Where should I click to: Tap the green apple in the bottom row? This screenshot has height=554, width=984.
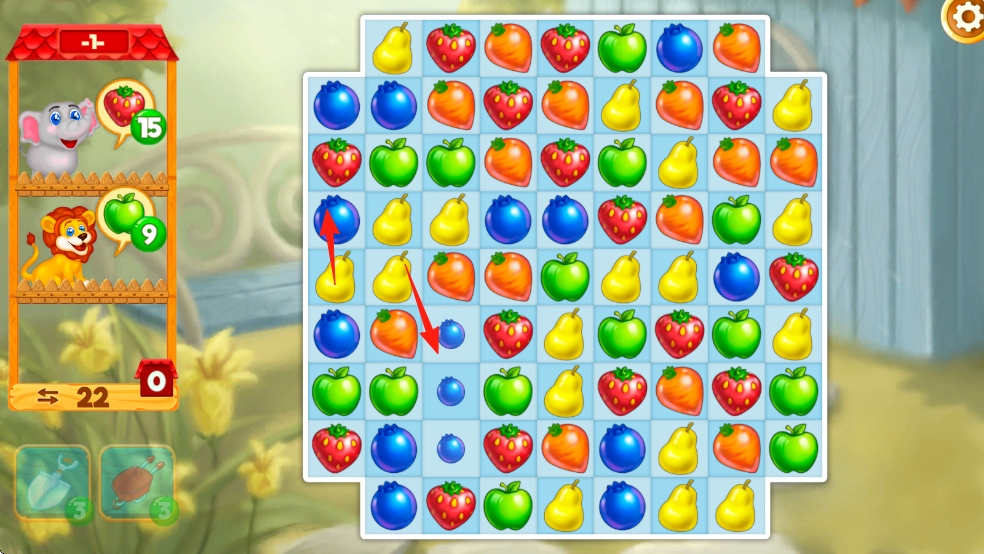coord(508,506)
